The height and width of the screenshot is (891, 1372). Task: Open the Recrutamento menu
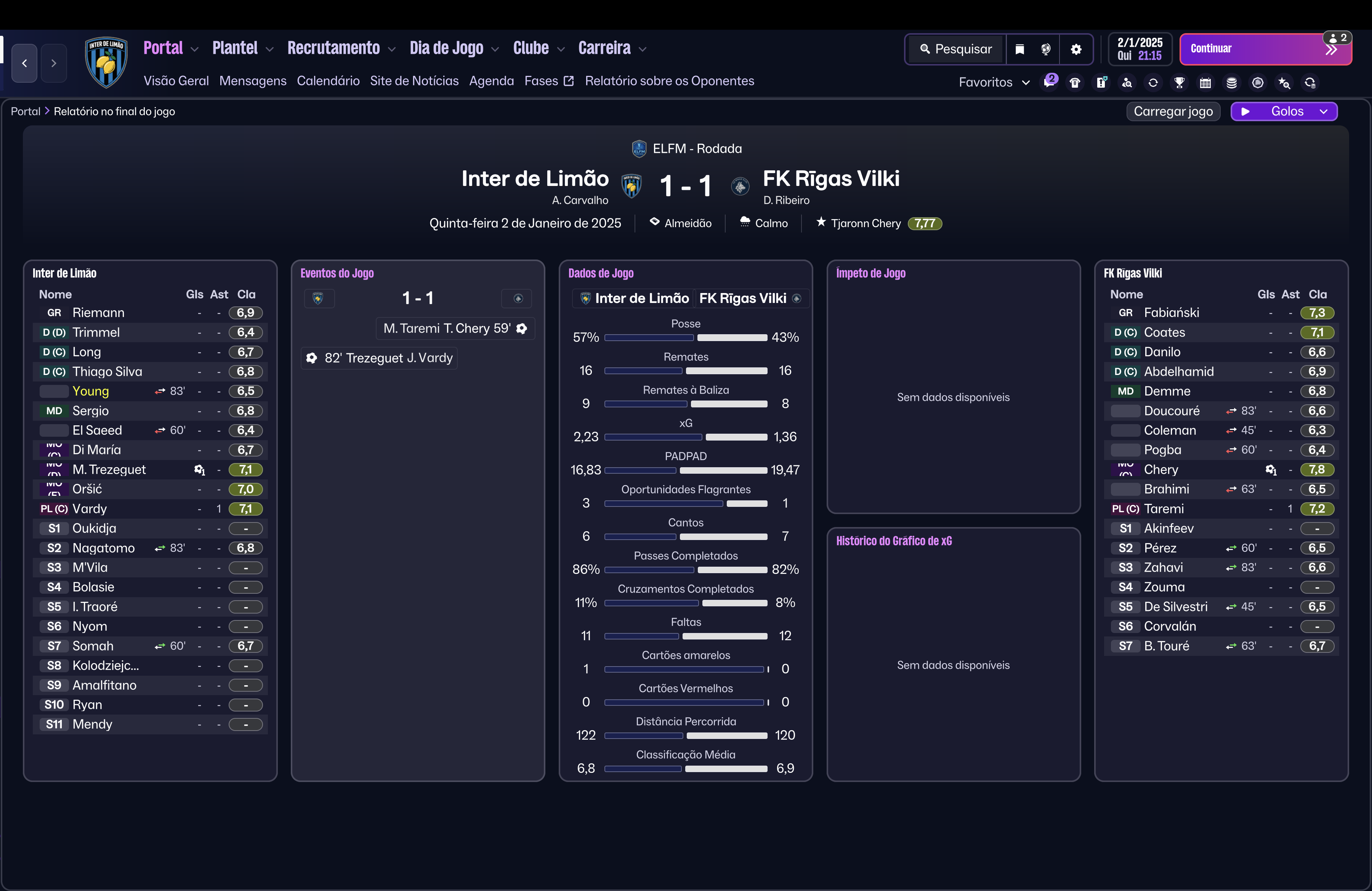(x=341, y=48)
